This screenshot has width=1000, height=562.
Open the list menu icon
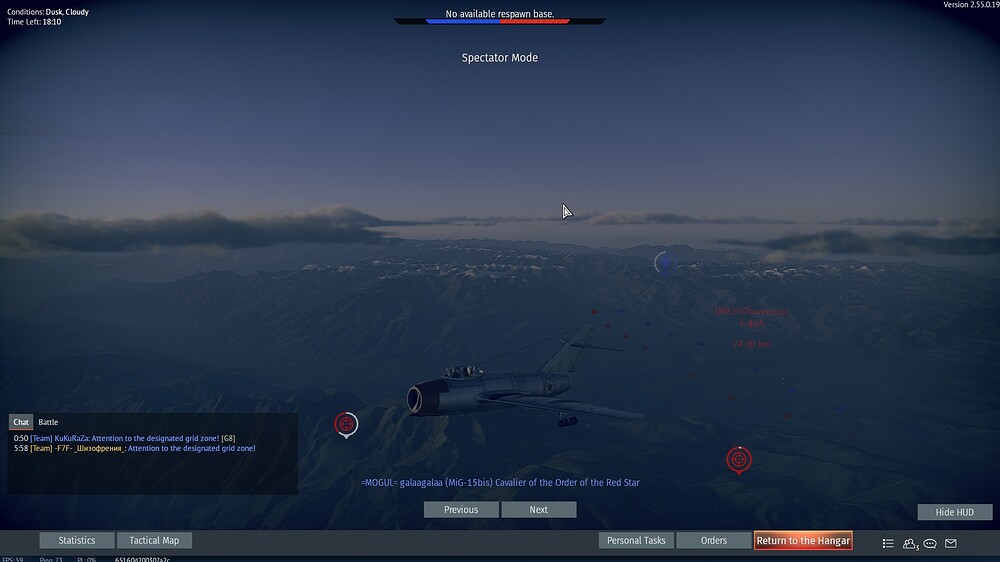(888, 544)
